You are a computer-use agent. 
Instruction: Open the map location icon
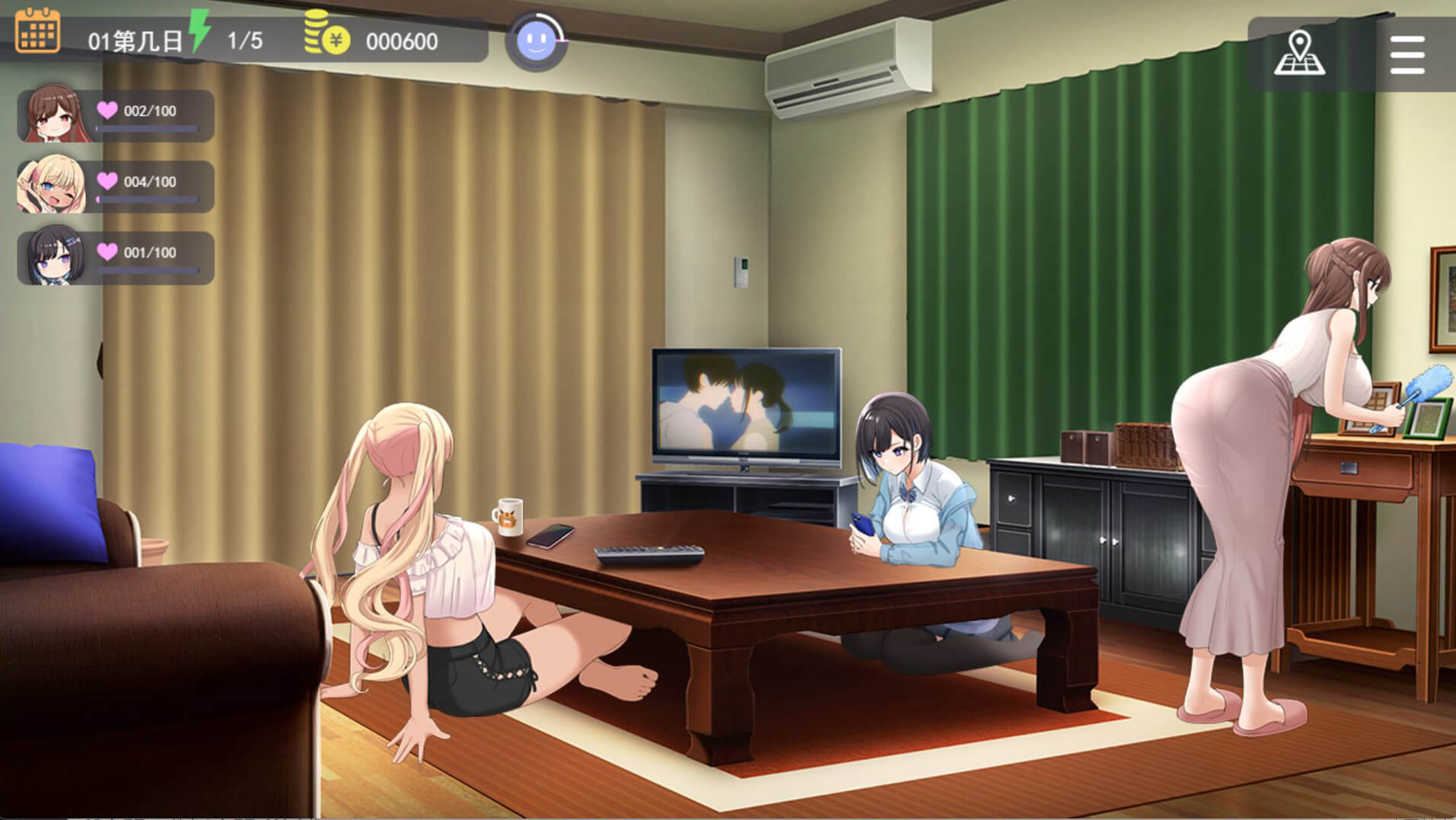click(x=1299, y=53)
